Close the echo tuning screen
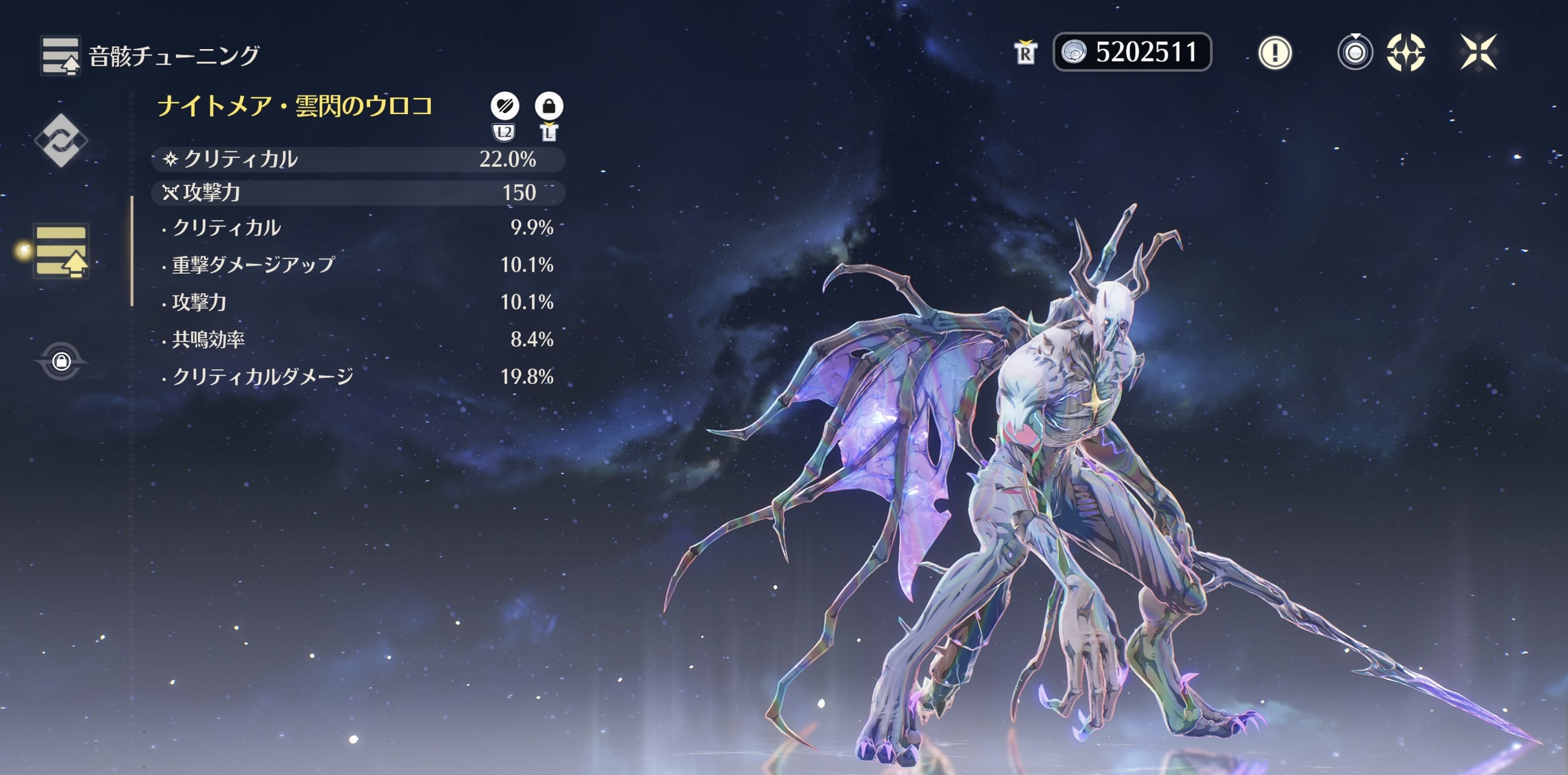This screenshot has height=775, width=1568. [1478, 52]
